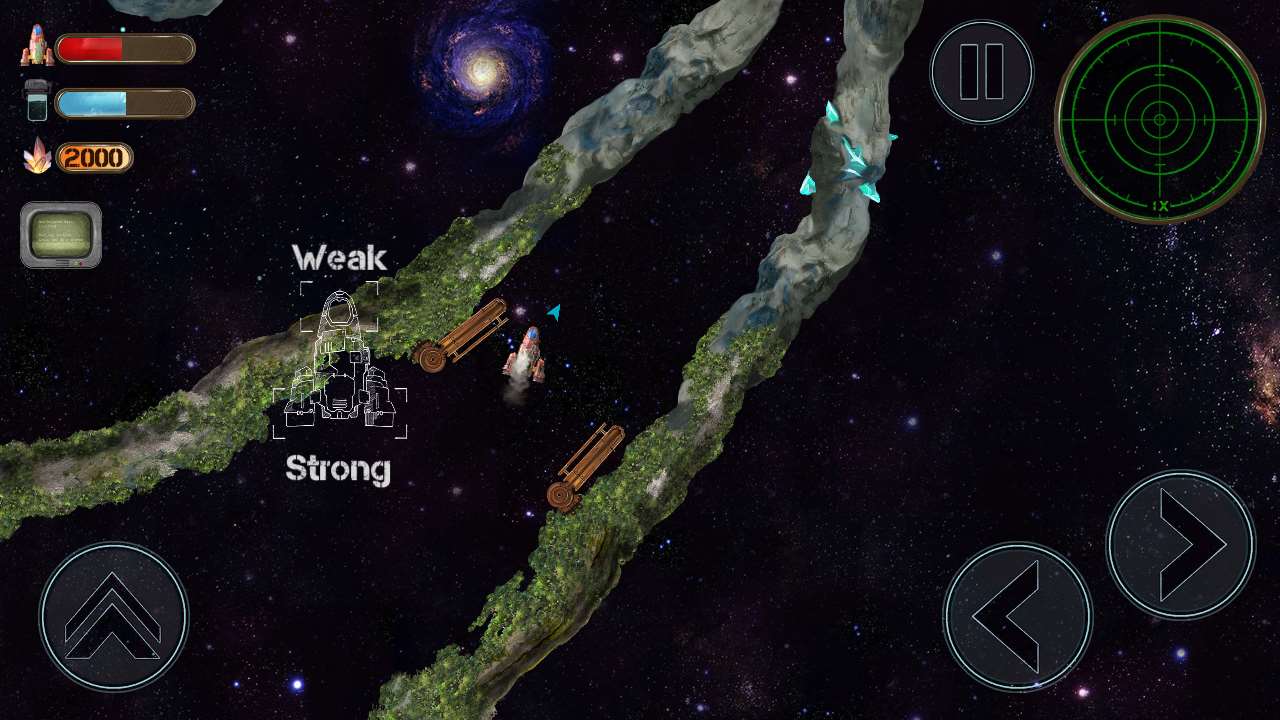Pause the game
1280x720 pixels.
(x=981, y=70)
